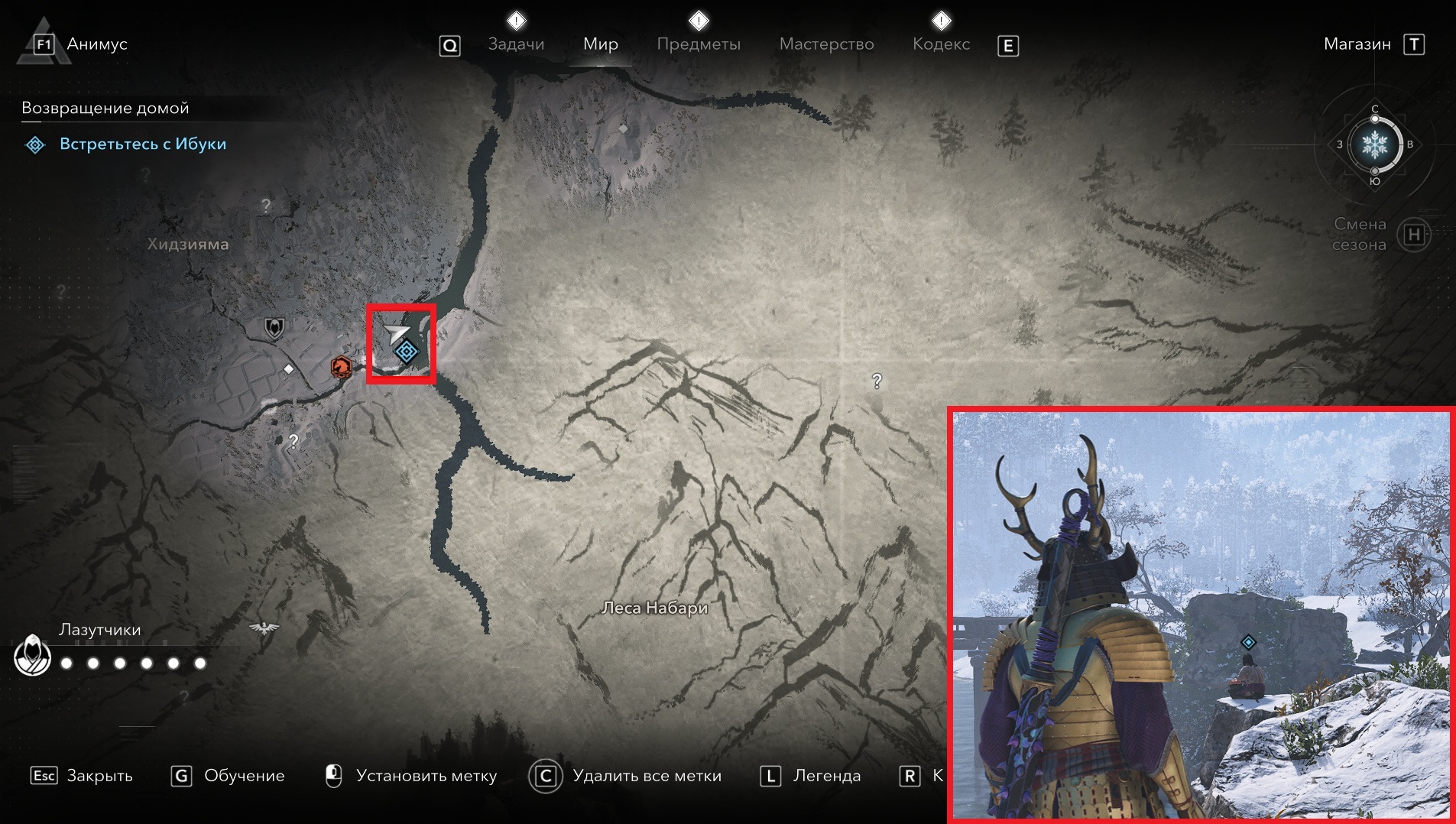
Task: Click the eagle viewpoint marker
Action: 264,628
